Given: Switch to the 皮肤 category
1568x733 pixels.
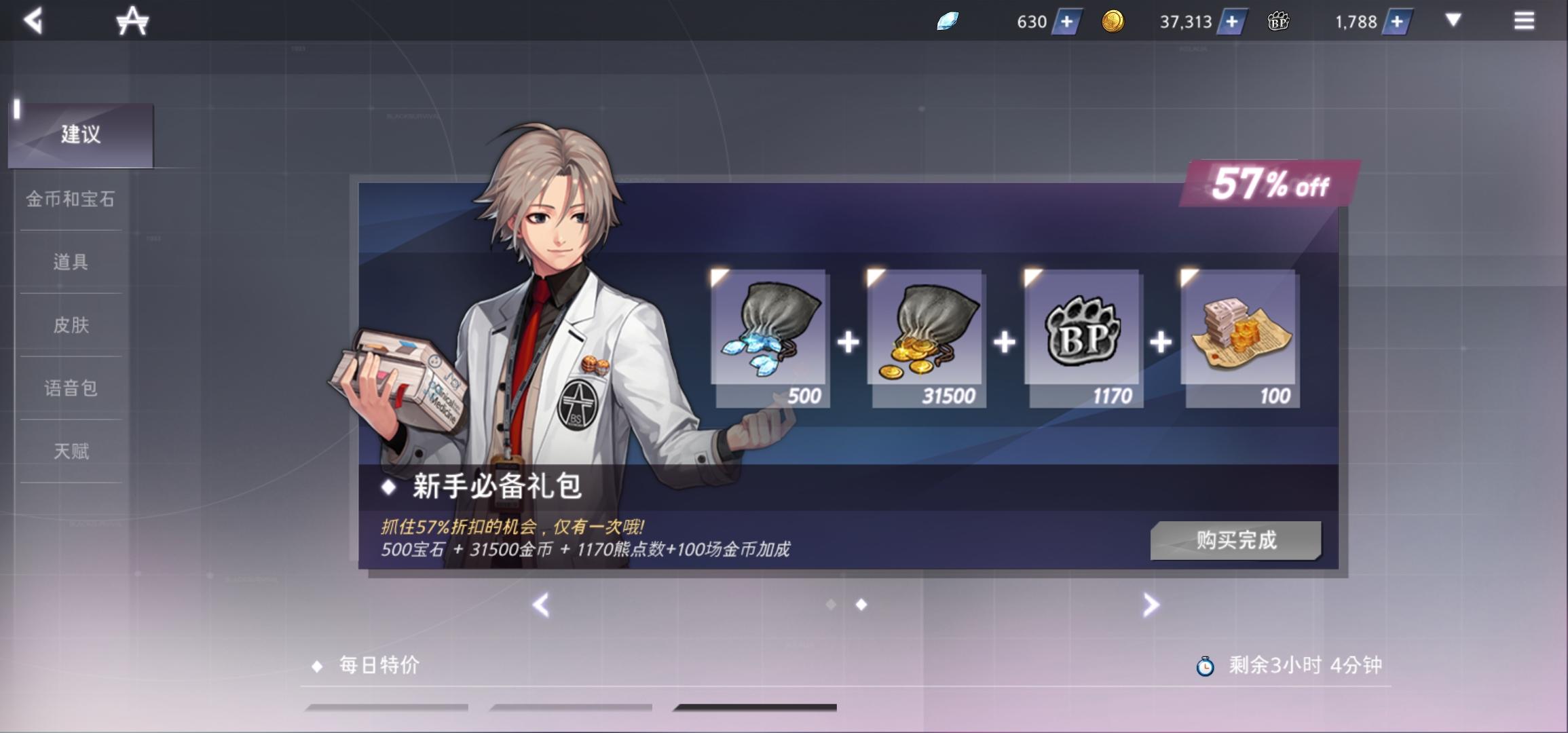Looking at the screenshot, I should [x=71, y=326].
